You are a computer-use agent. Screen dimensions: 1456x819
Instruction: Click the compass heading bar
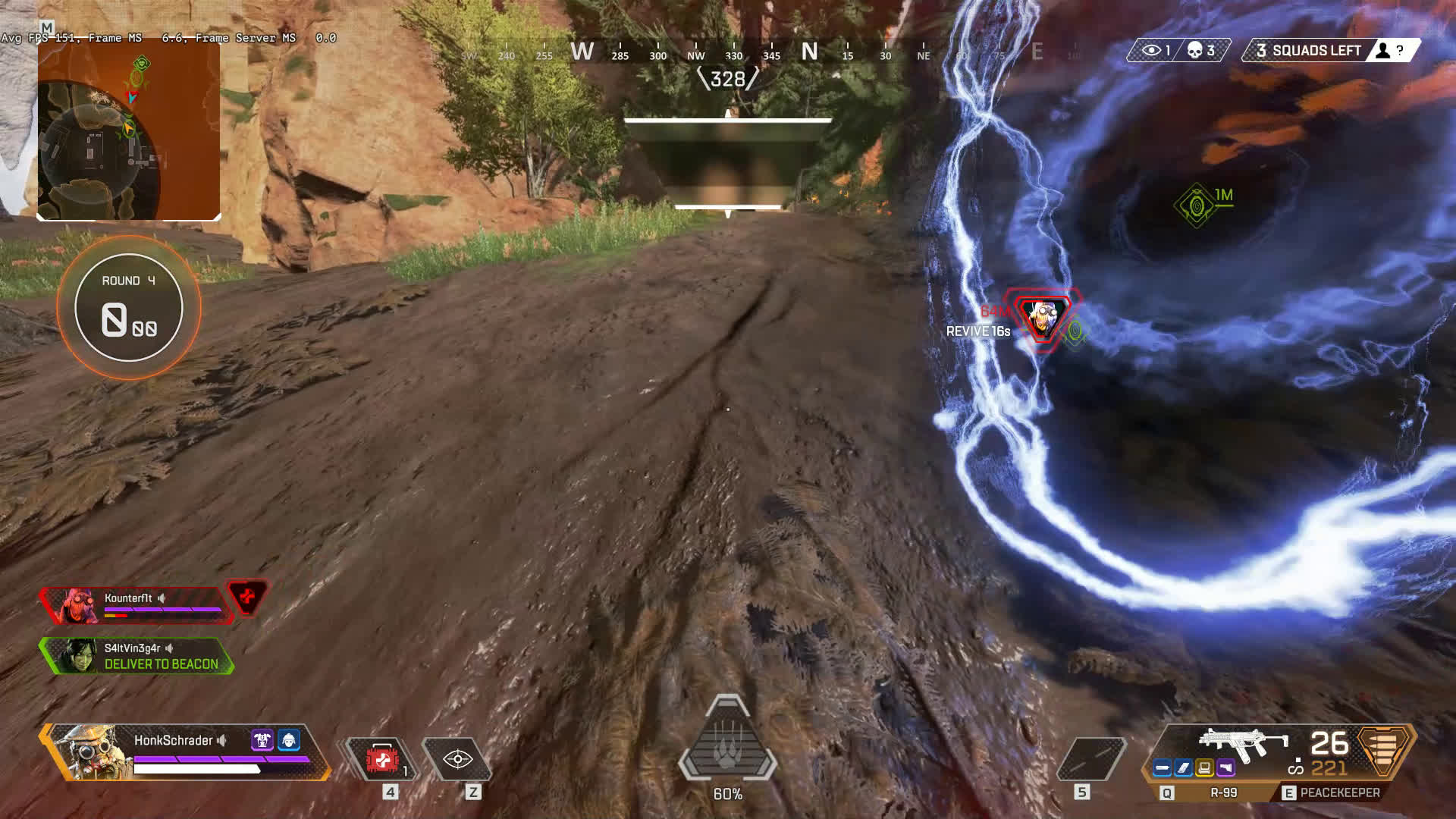pyautogui.click(x=728, y=53)
